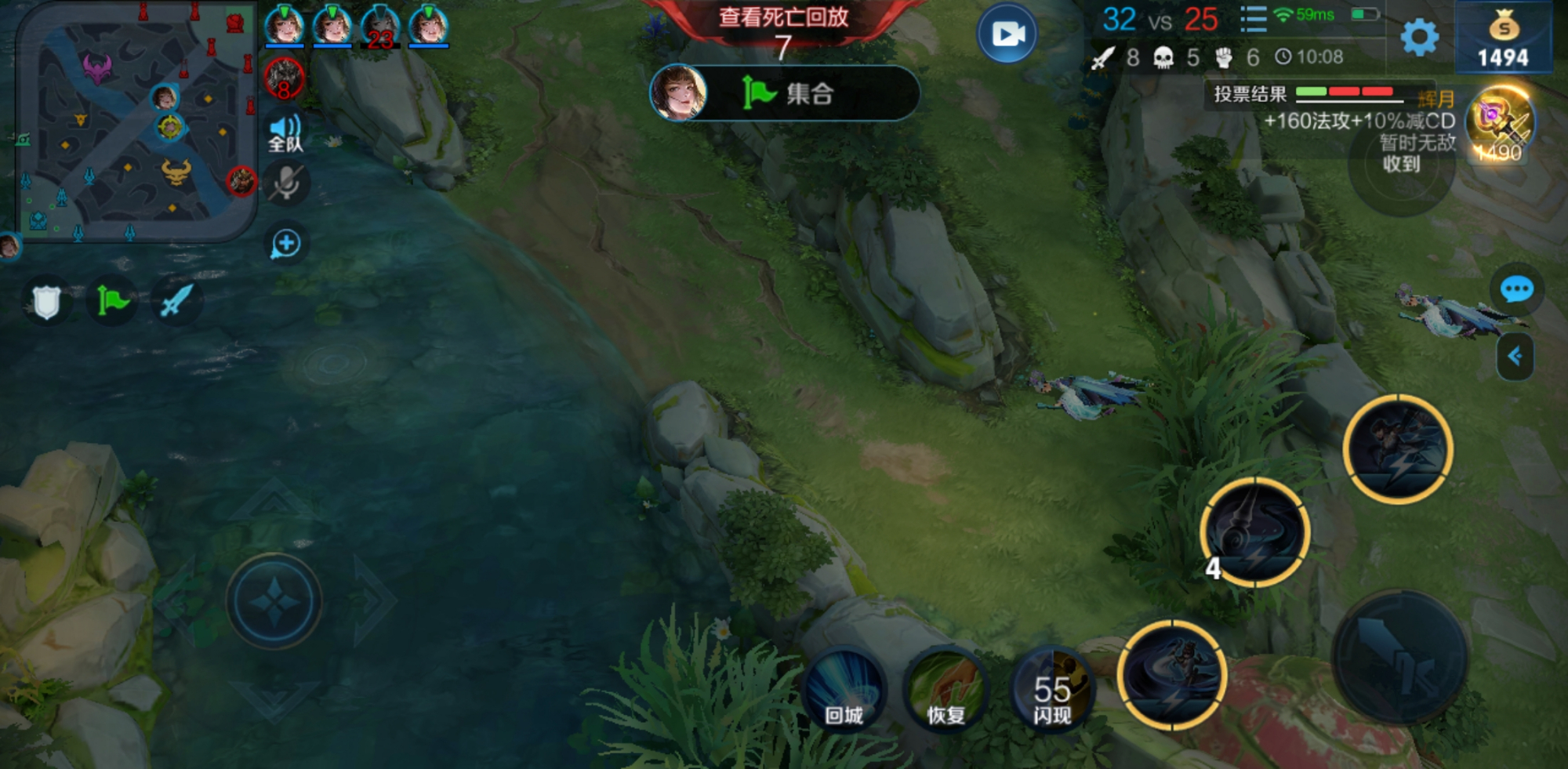Open the quick chat plus bubble
Viewport: 1568px width, 769px height.
tap(286, 244)
